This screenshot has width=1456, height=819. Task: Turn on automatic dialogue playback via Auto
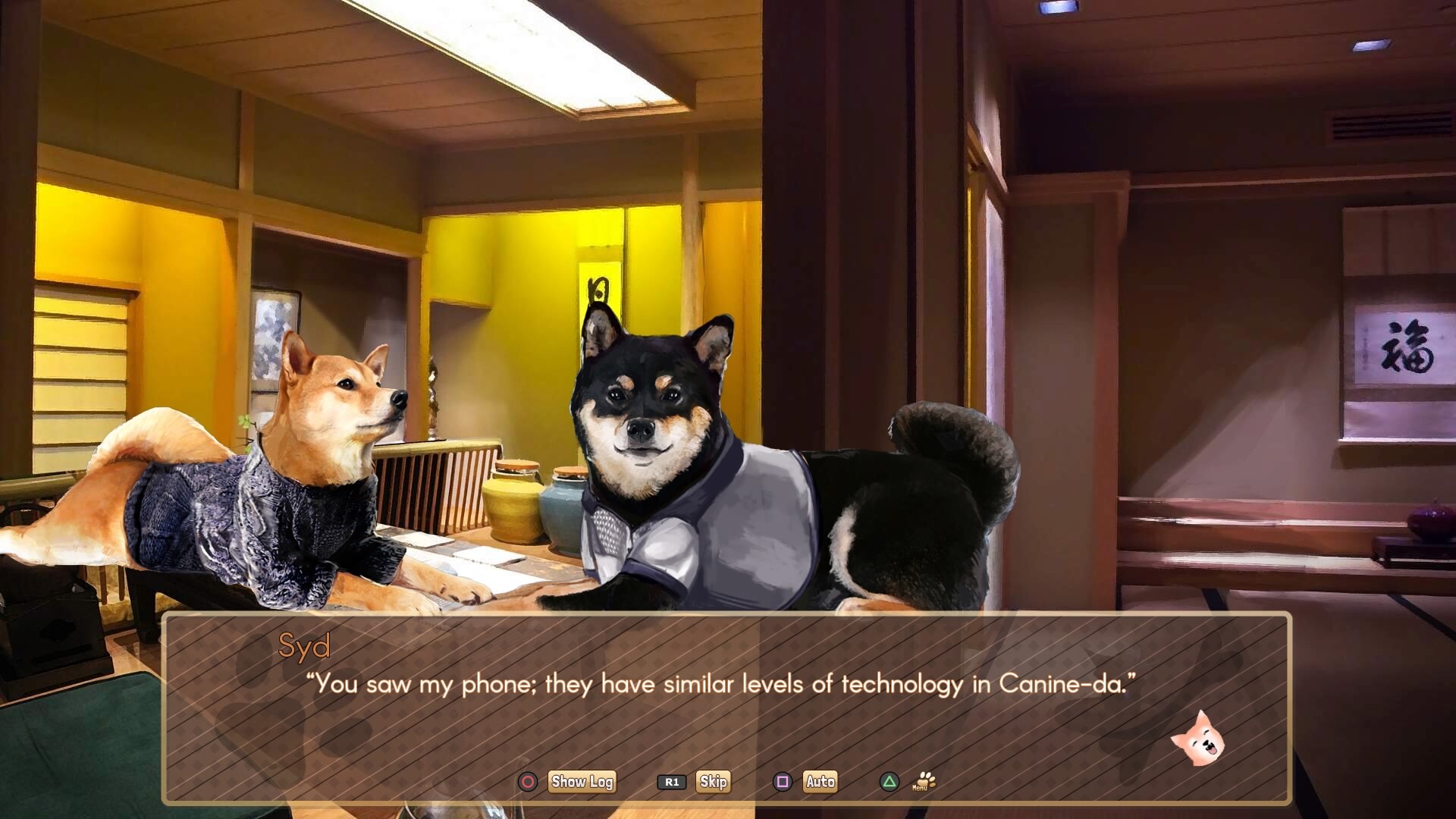821,782
